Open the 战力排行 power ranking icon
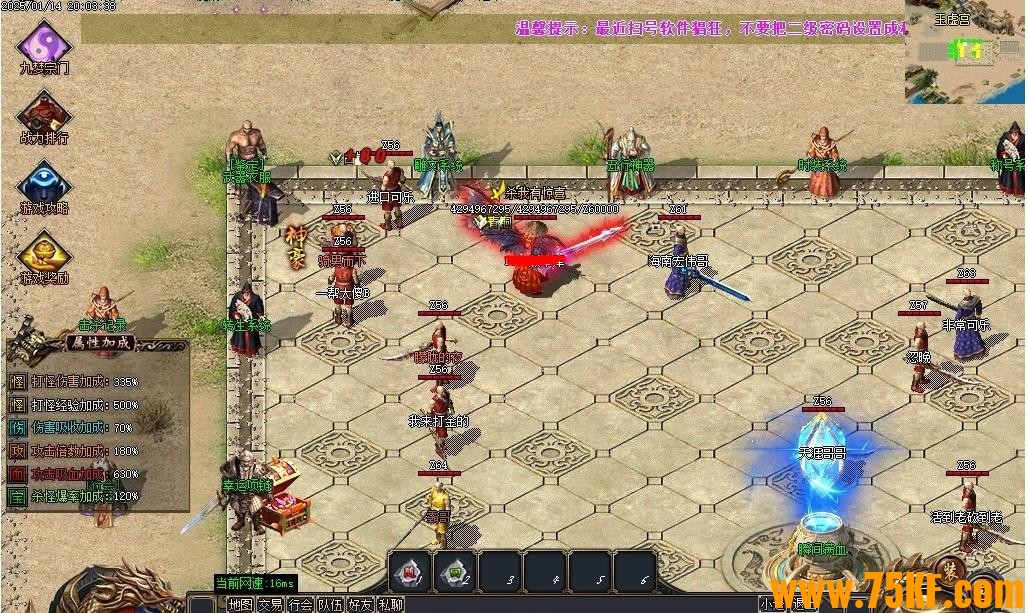 (45, 112)
